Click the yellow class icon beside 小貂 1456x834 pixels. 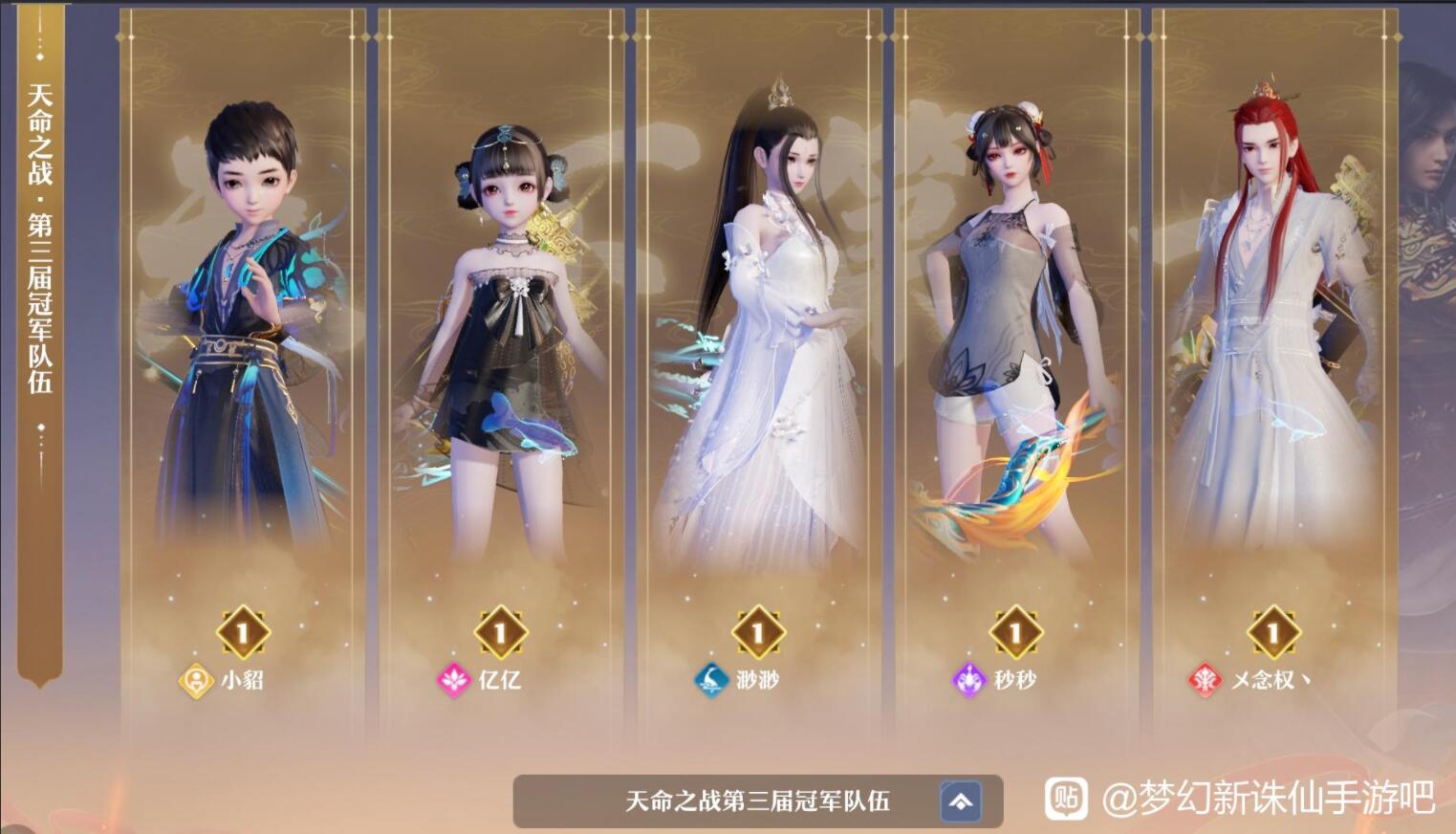point(197,681)
